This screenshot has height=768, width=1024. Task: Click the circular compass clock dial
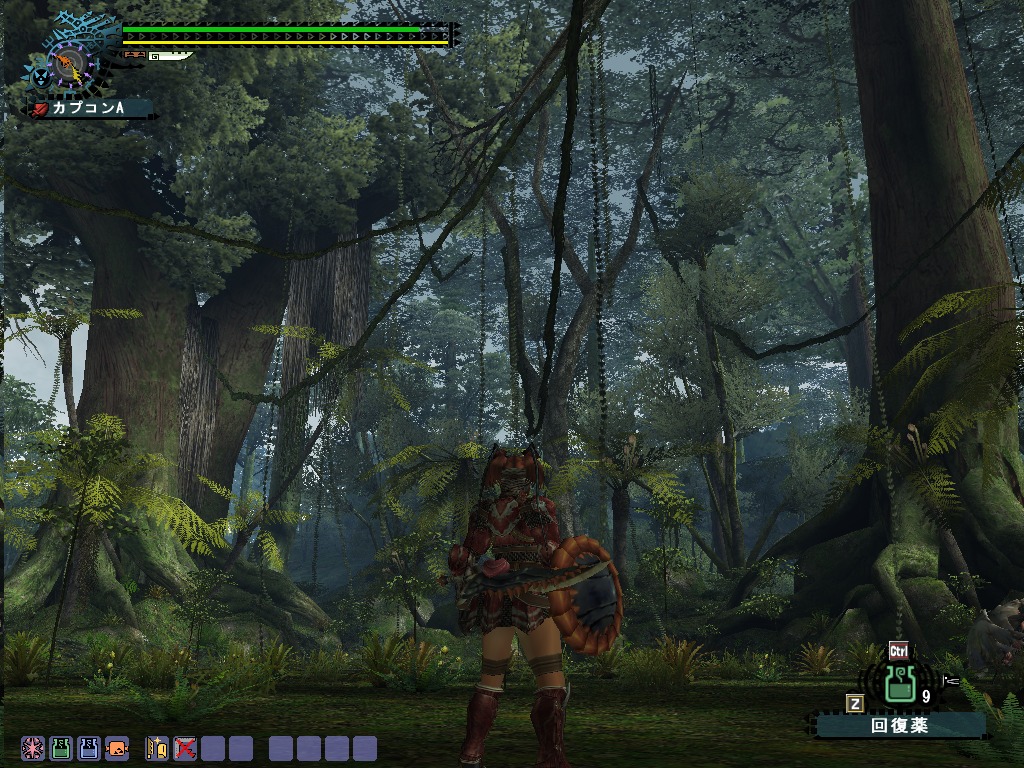[70, 65]
